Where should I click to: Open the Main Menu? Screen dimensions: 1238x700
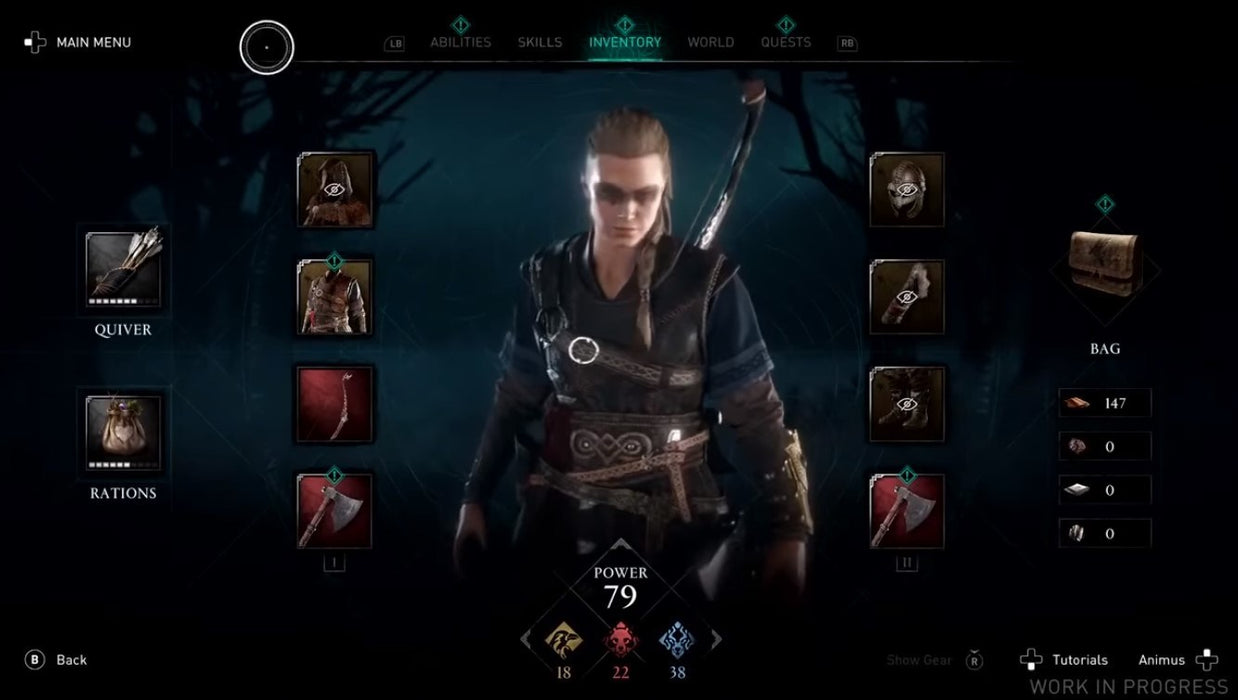pos(78,42)
